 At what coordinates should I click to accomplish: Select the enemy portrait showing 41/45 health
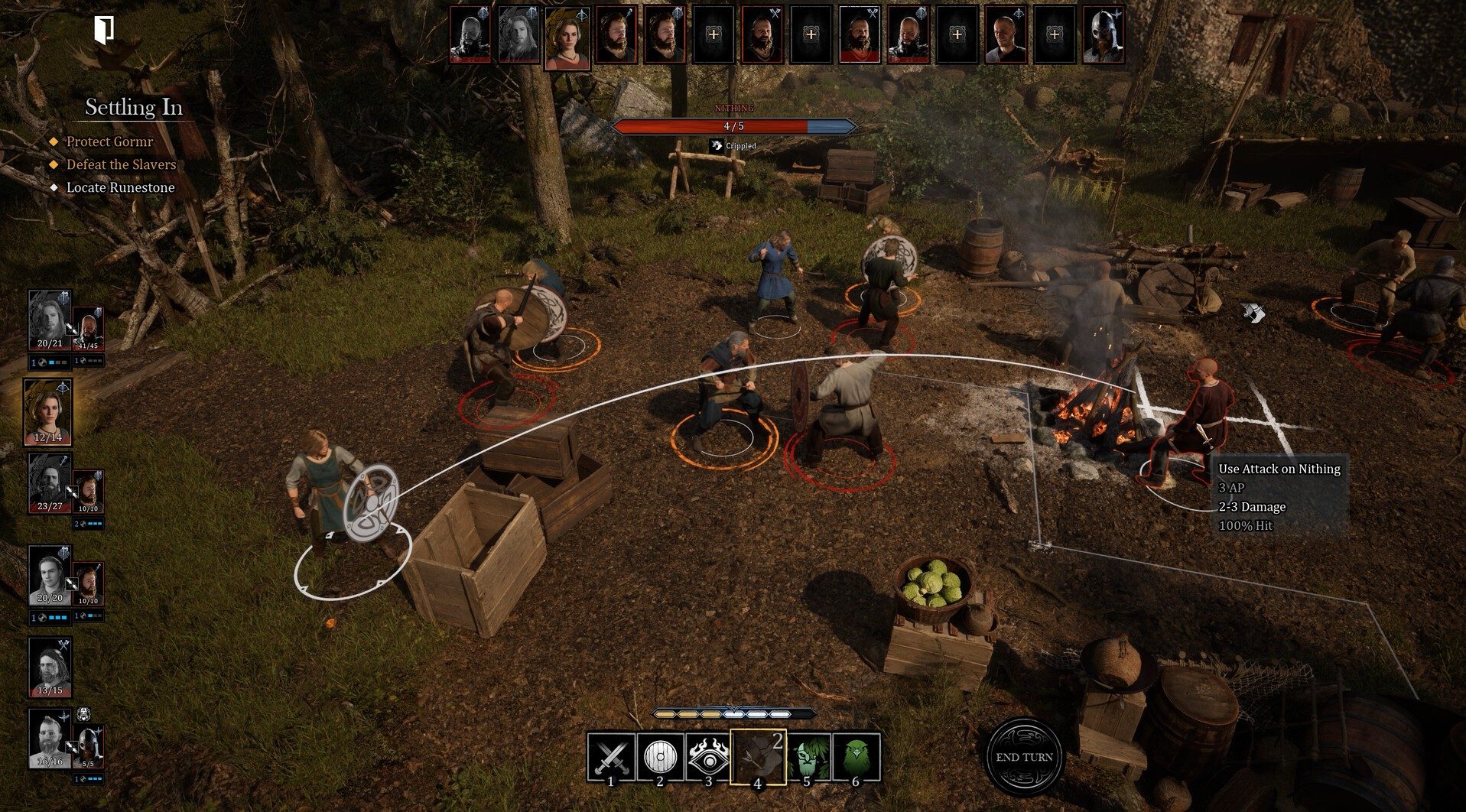tap(88, 329)
